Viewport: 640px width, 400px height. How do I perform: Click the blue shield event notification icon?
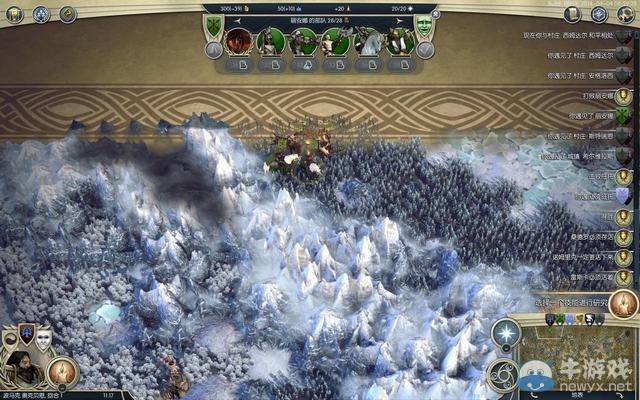tap(623, 196)
